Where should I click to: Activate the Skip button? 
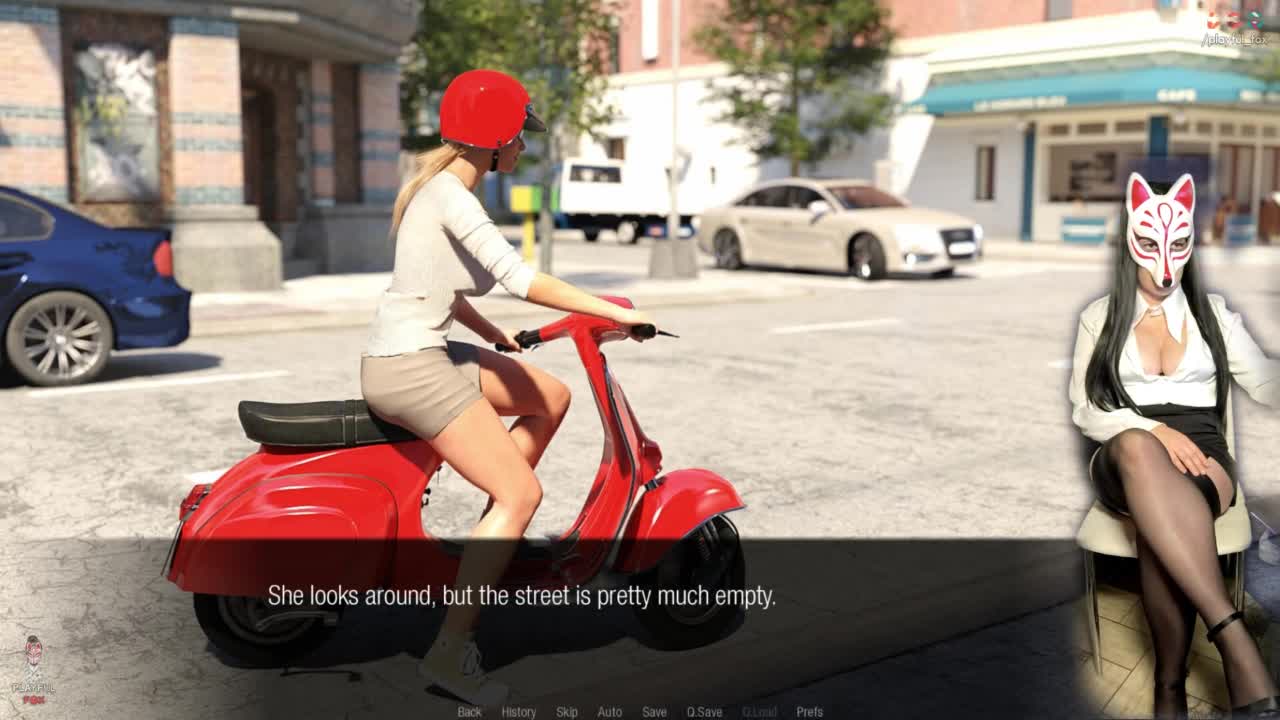(567, 712)
